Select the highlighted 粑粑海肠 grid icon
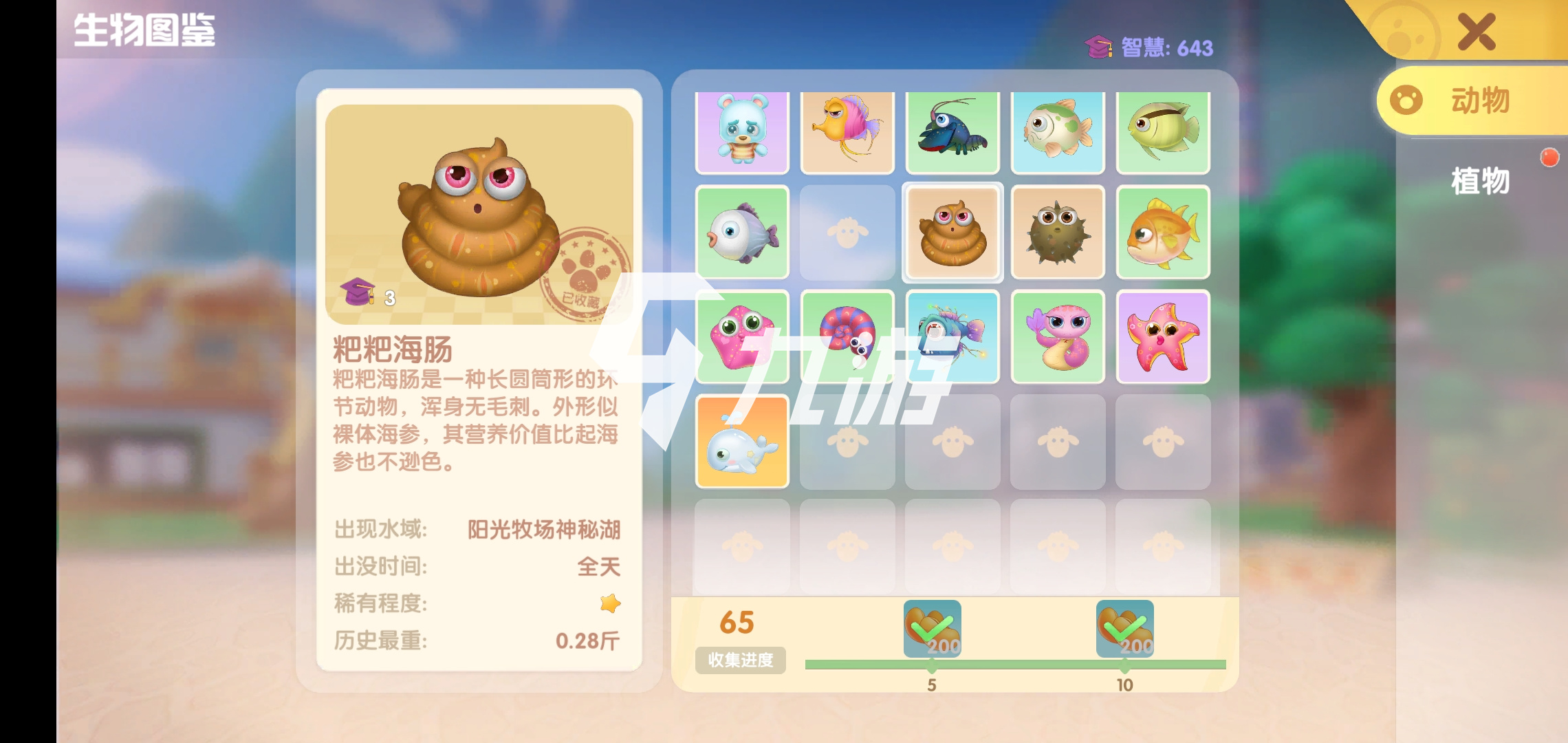The image size is (1568, 743). click(x=952, y=233)
